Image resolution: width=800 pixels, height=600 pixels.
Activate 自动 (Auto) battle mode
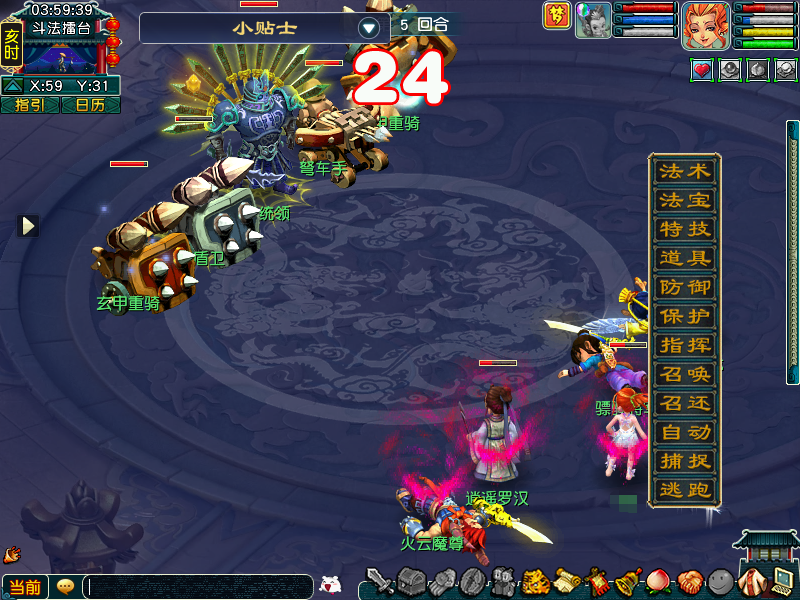tap(685, 433)
